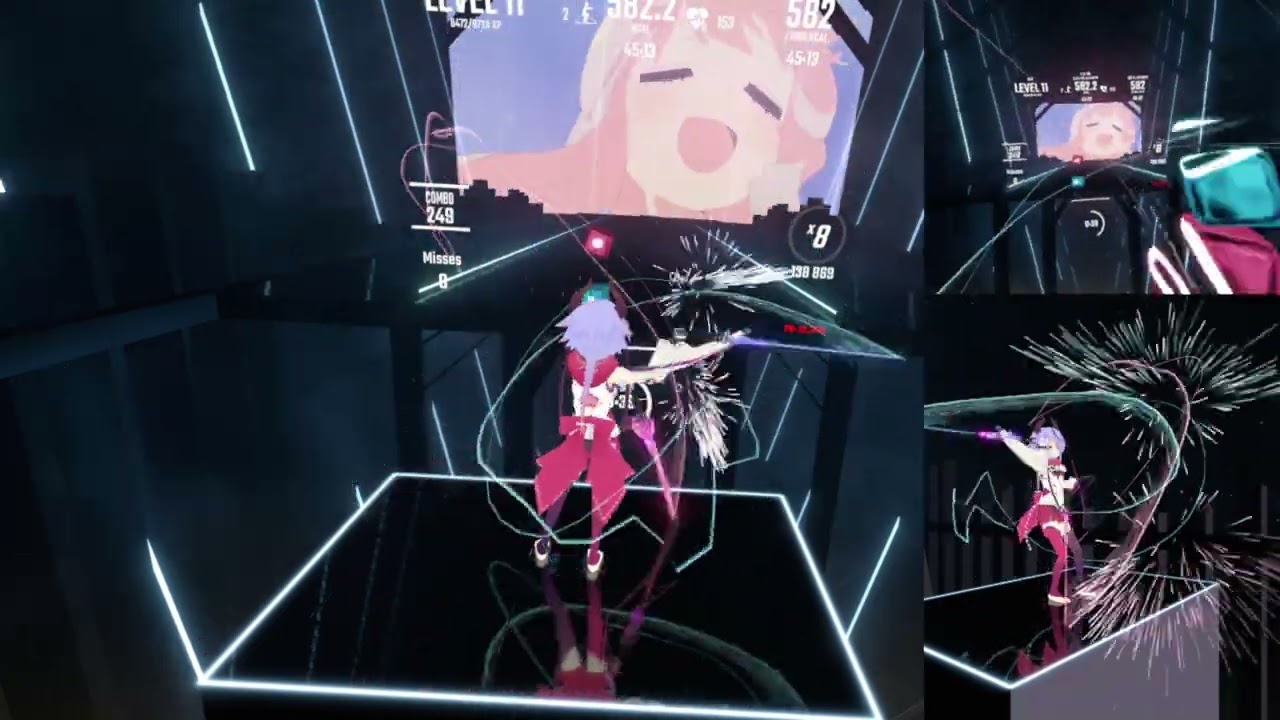Click the heart rate icon showing 153 BPM
Image resolution: width=1280 pixels, height=720 pixels.
pos(698,16)
